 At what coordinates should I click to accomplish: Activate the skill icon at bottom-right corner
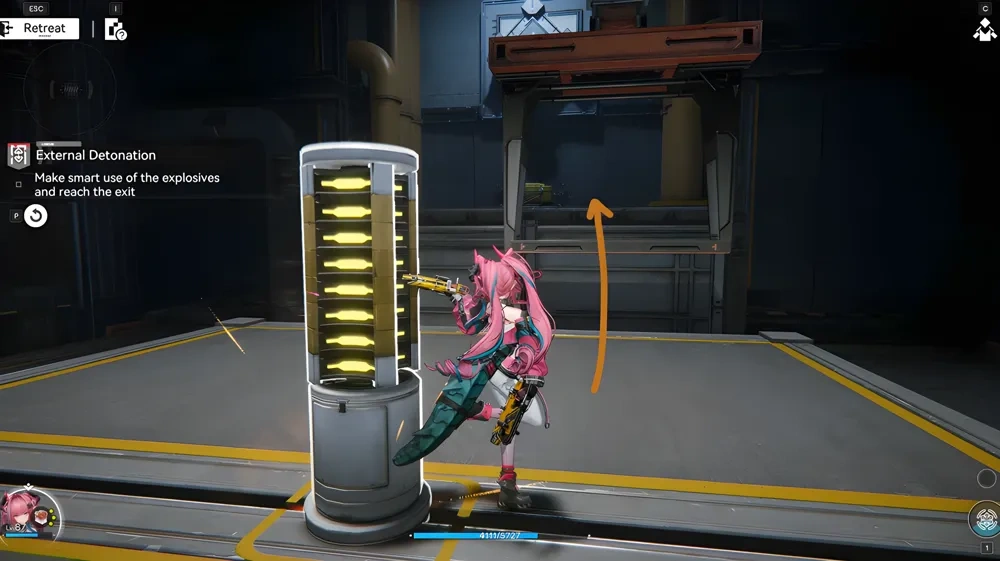pos(985,520)
